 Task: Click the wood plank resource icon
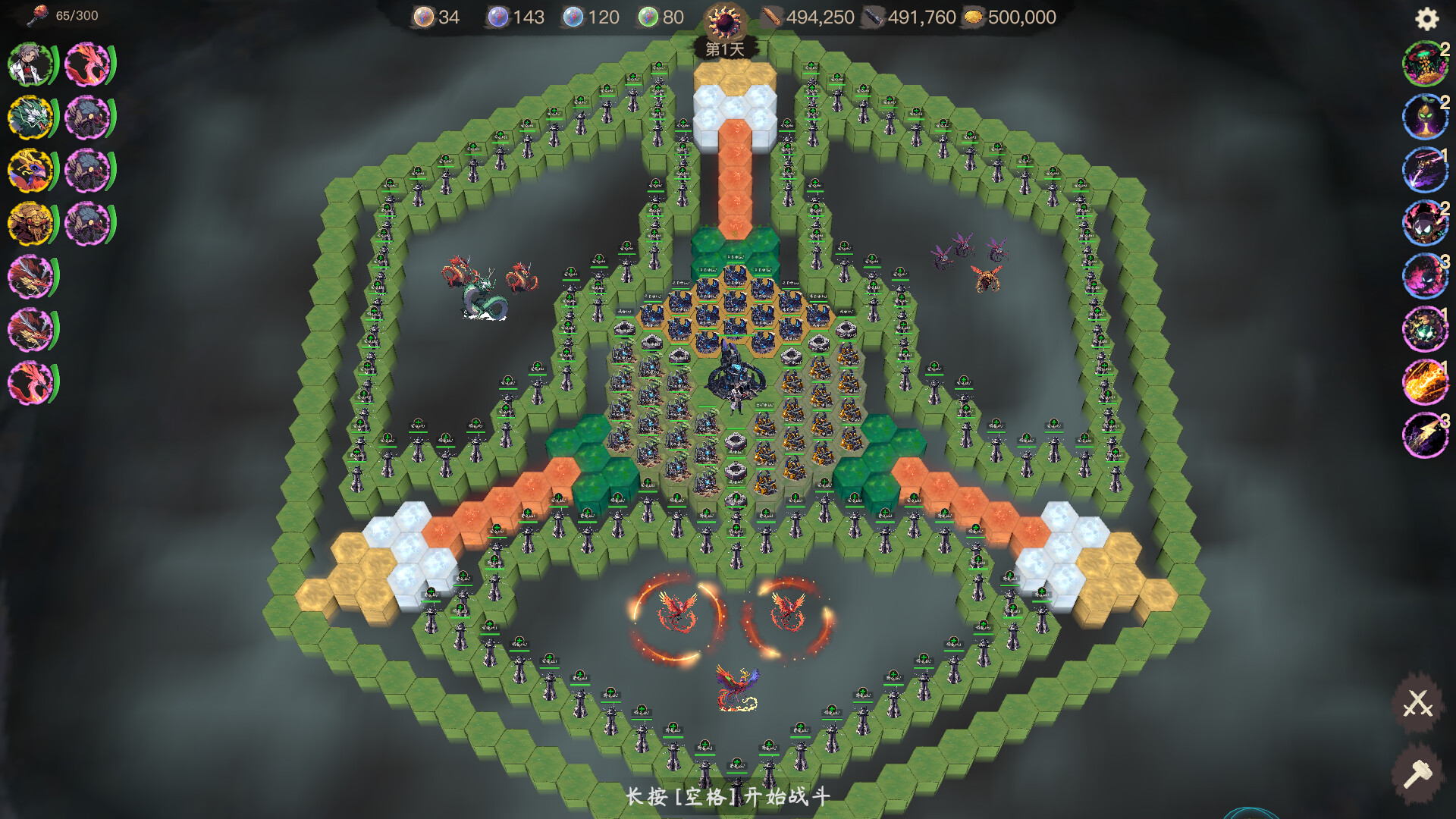point(772,17)
